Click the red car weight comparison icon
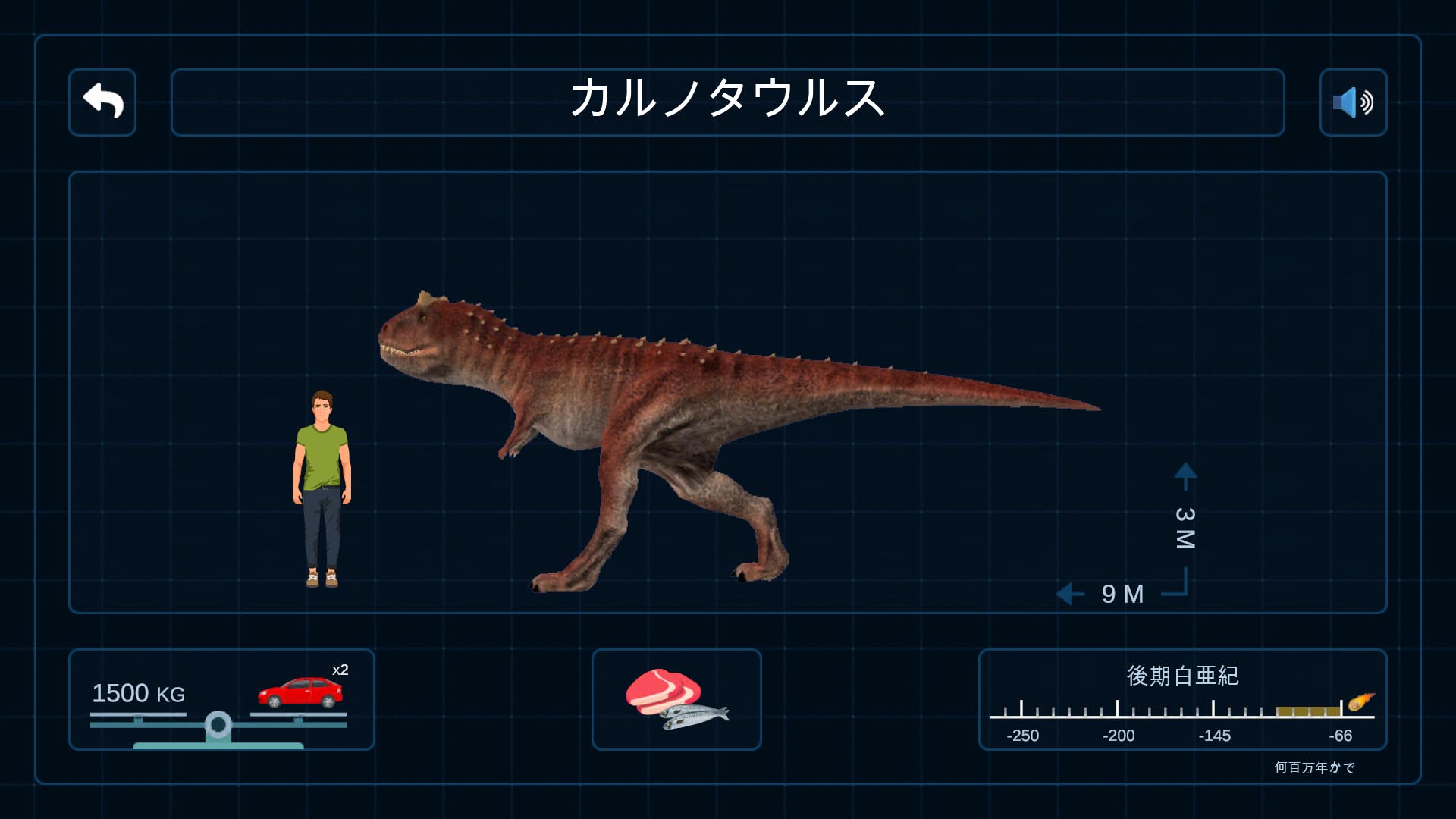 pos(300,694)
